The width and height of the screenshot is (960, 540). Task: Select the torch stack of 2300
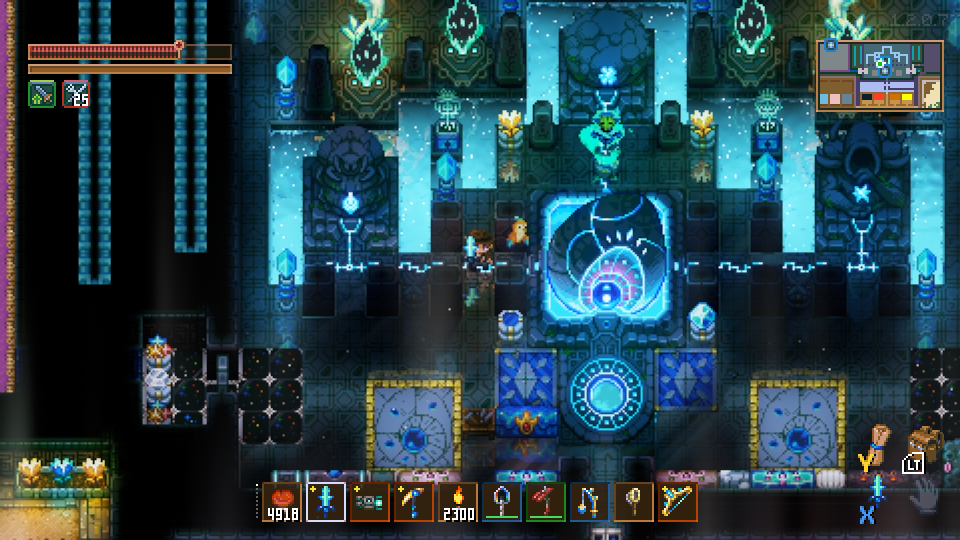point(457,502)
